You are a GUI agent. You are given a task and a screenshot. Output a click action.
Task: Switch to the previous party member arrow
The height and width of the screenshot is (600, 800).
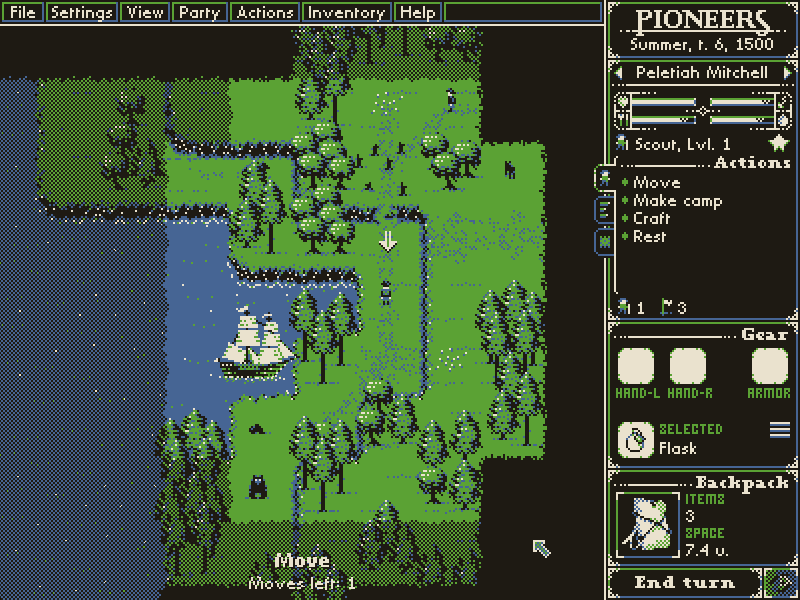click(619, 73)
